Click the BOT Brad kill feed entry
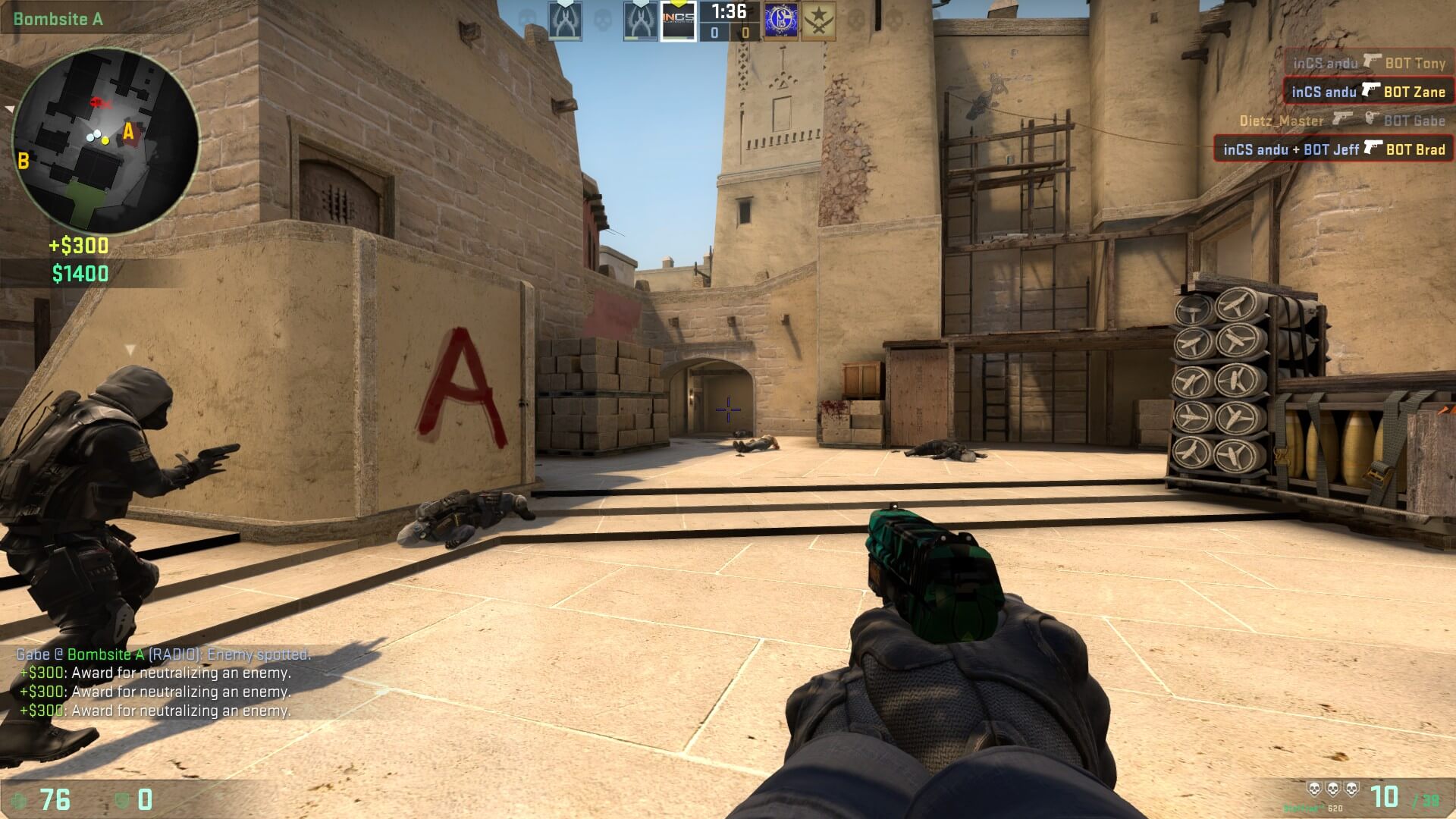Screen dimensions: 1456x819 [1334, 149]
